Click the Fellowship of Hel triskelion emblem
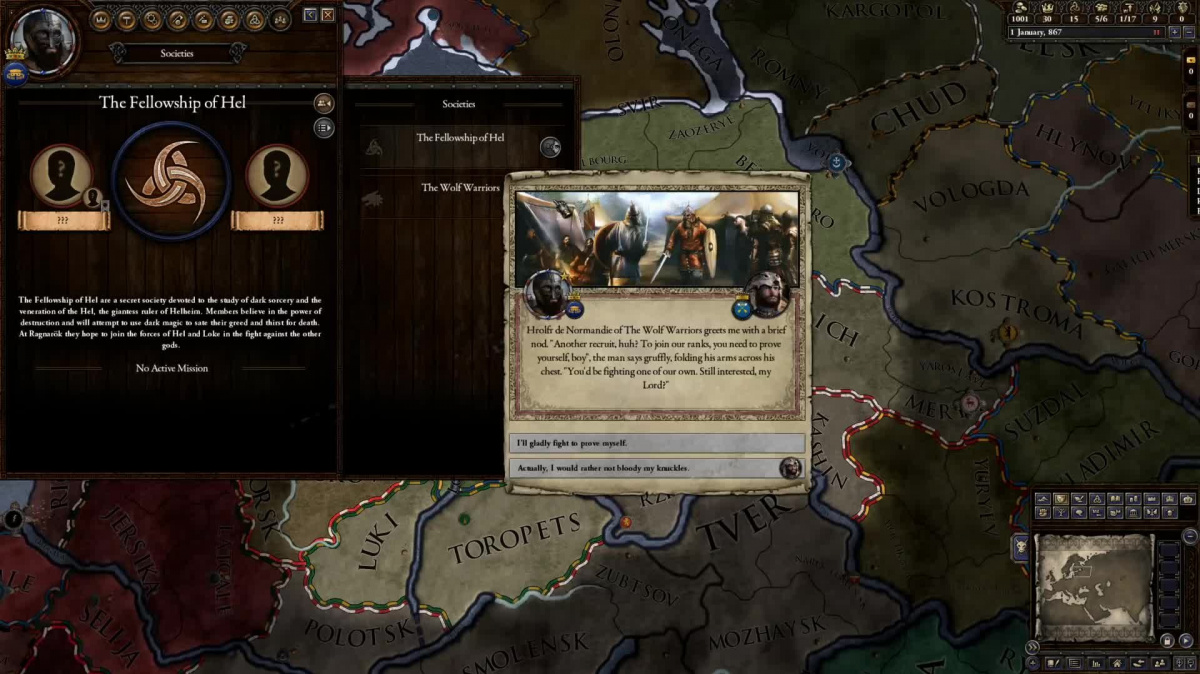This screenshot has width=1200, height=674. pos(171,180)
